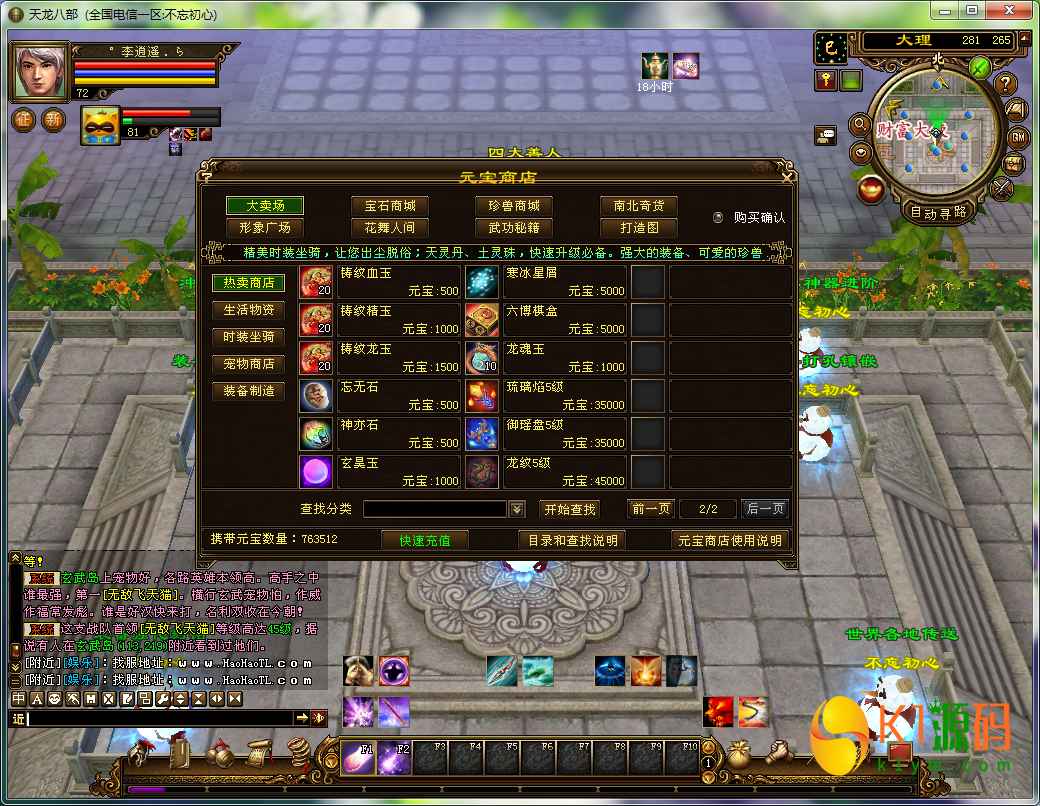Screen dimensions: 1040x806
Task: Choose the 生活物资 category
Action: tap(249, 310)
